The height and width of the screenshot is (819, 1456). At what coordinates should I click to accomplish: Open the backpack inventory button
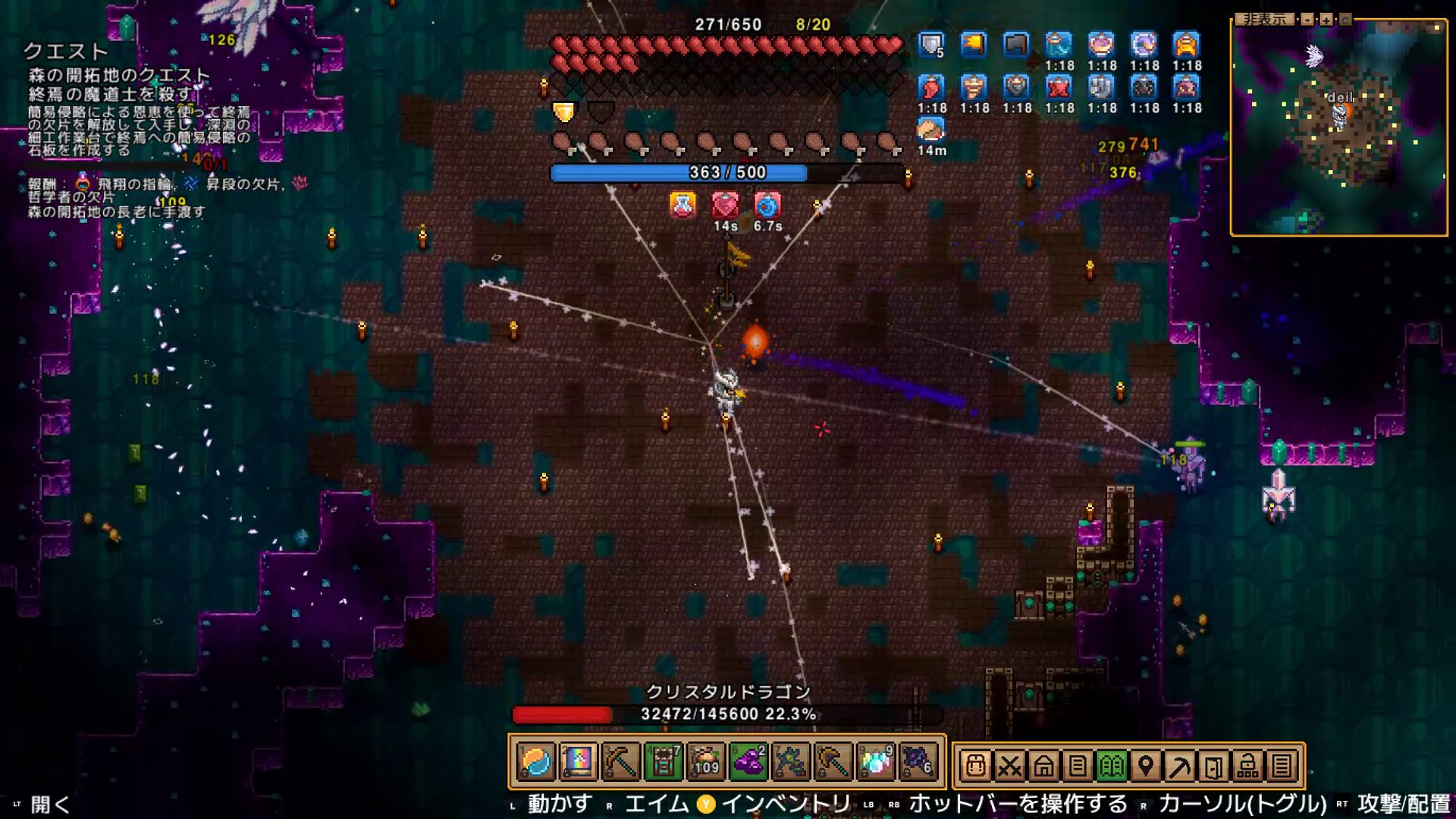976,766
